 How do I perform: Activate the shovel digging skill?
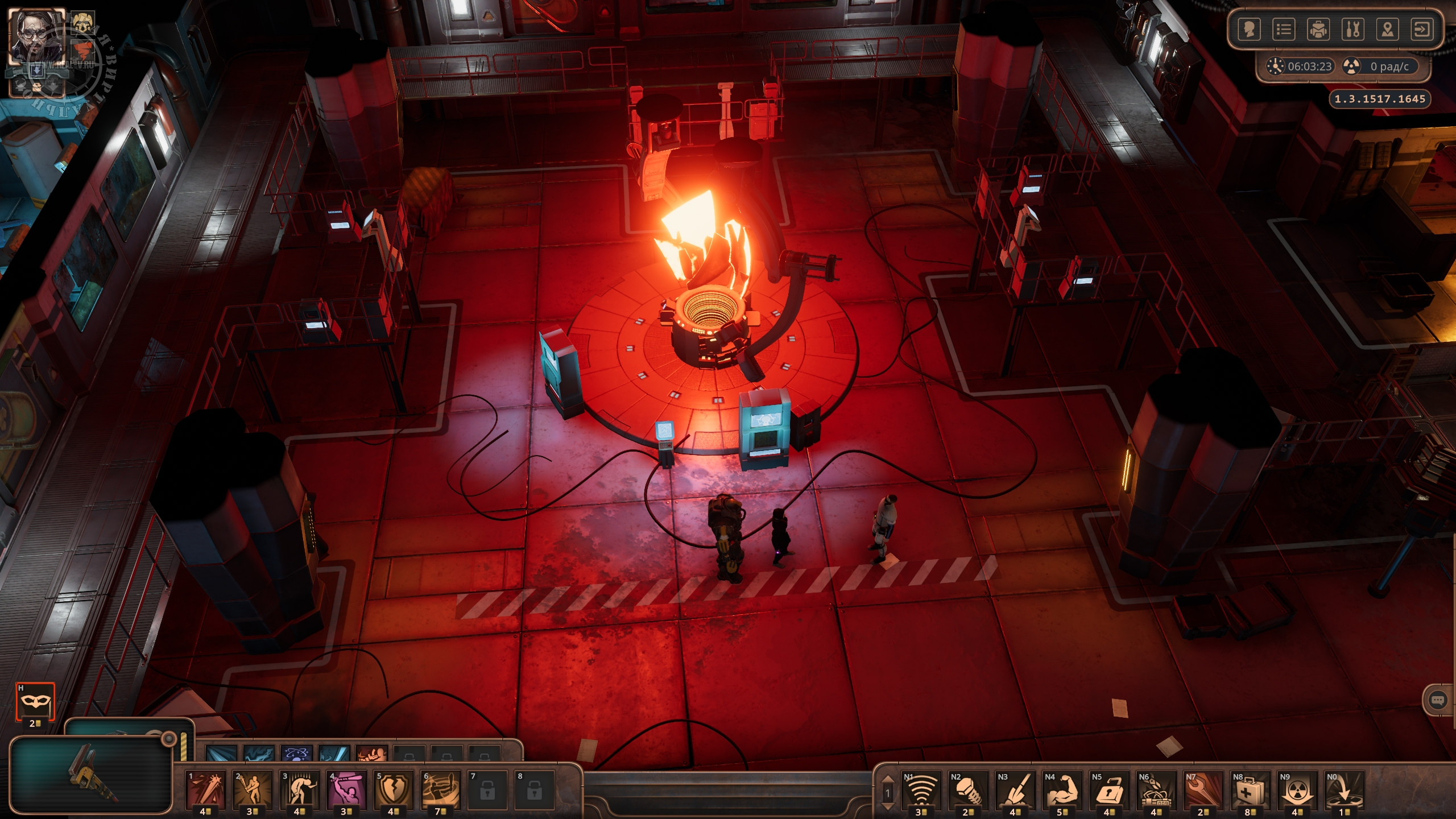[x=1015, y=789]
